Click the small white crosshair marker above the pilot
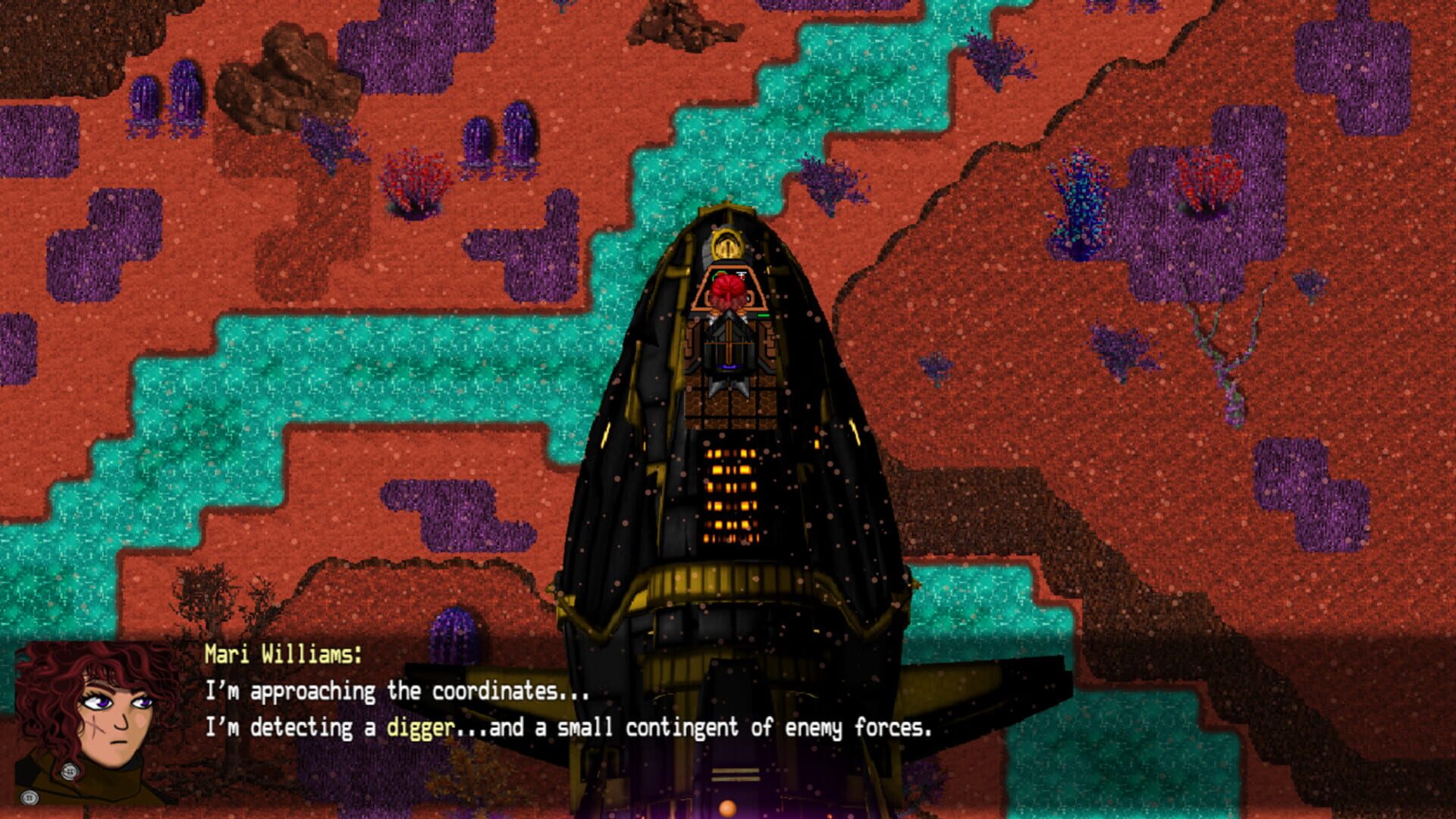Screen dimensions: 1456x819 click(742, 275)
